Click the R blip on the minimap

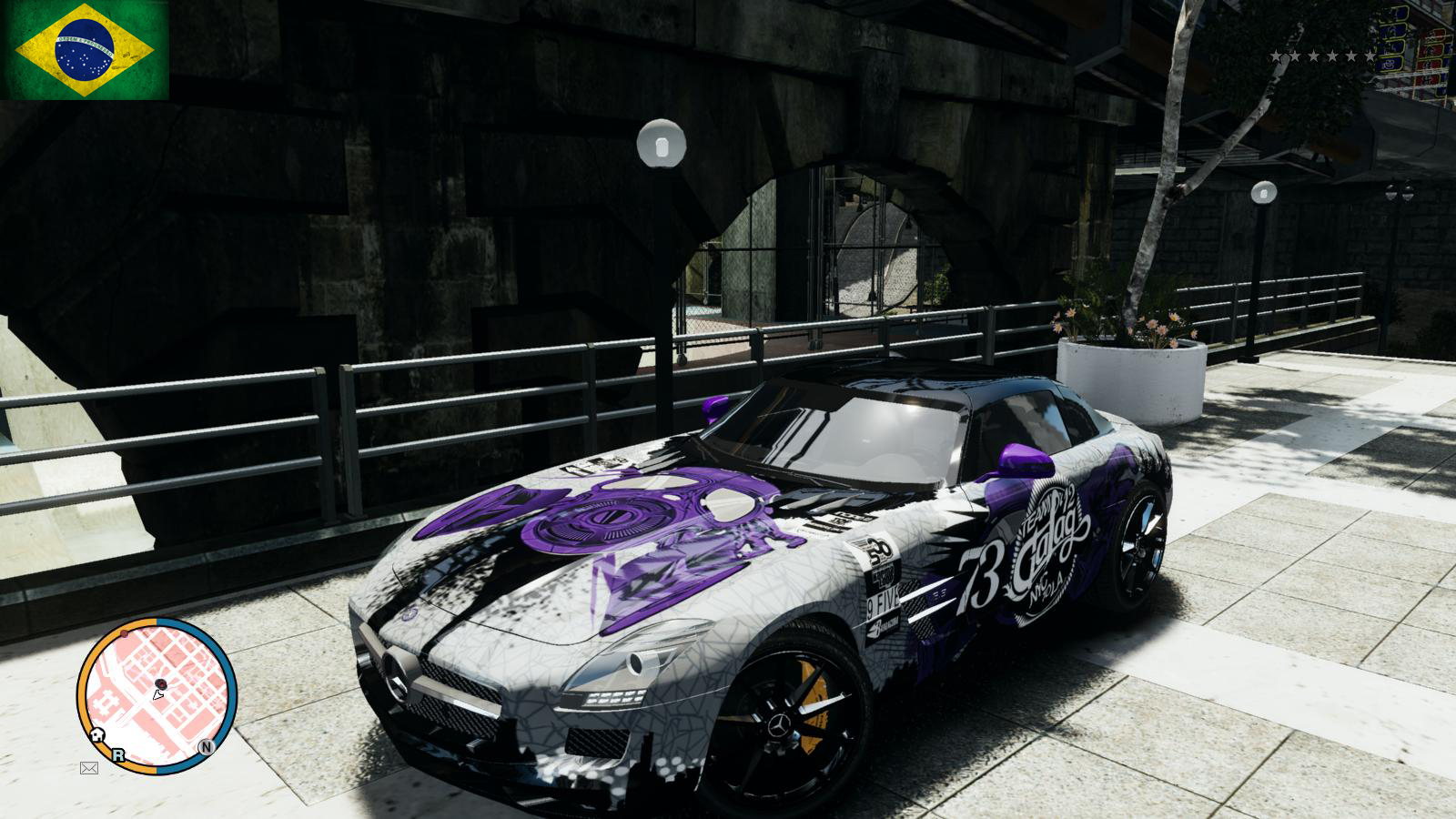tap(118, 754)
